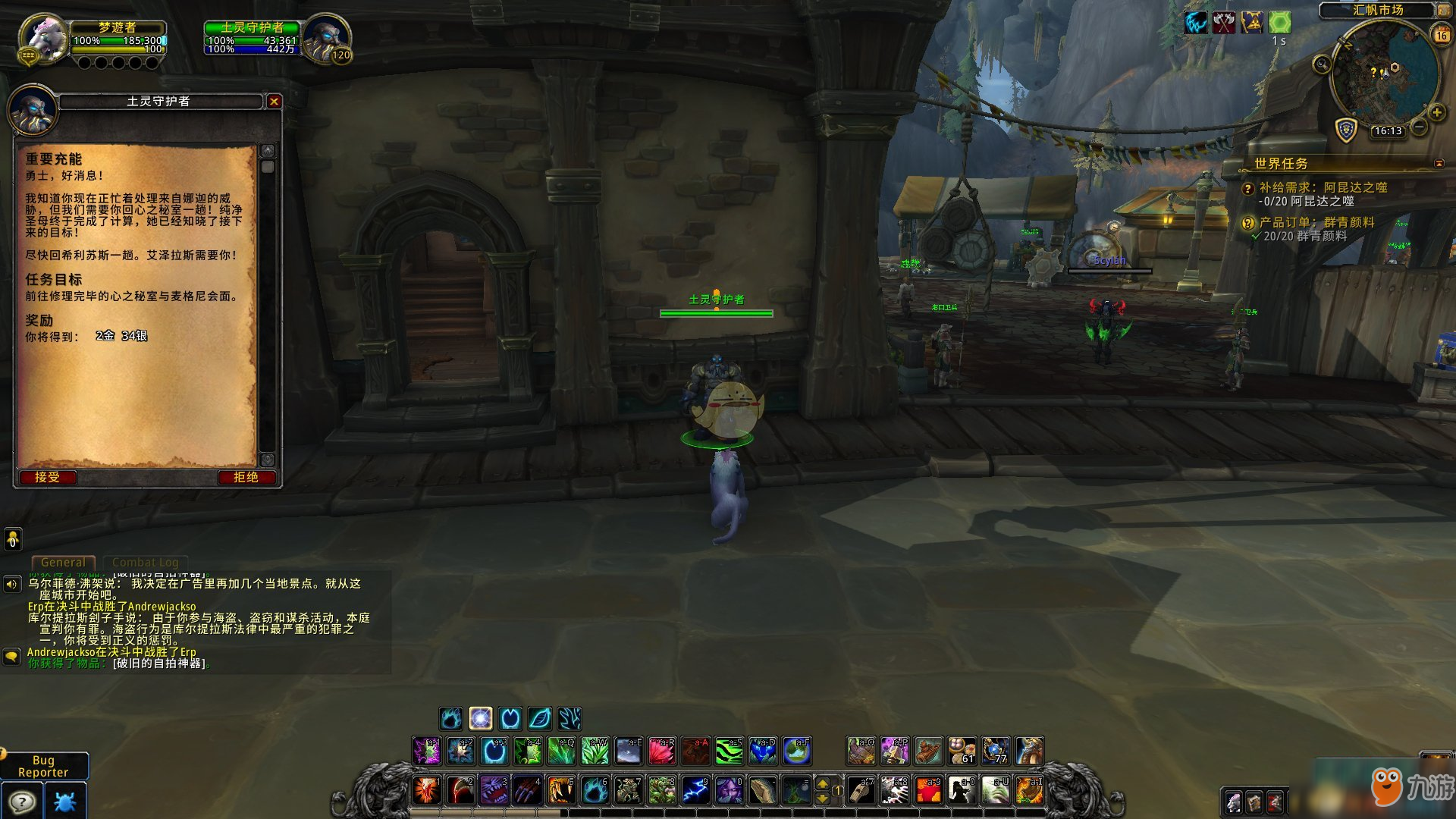Collapse the 世界任务 tracker header
Viewport: 1456px width, 819px height.
click(1439, 163)
